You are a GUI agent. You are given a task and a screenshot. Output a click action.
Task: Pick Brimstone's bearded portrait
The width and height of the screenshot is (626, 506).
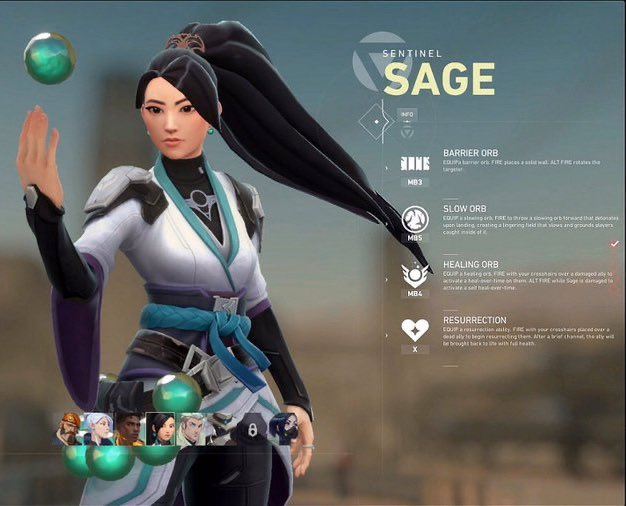click(68, 429)
